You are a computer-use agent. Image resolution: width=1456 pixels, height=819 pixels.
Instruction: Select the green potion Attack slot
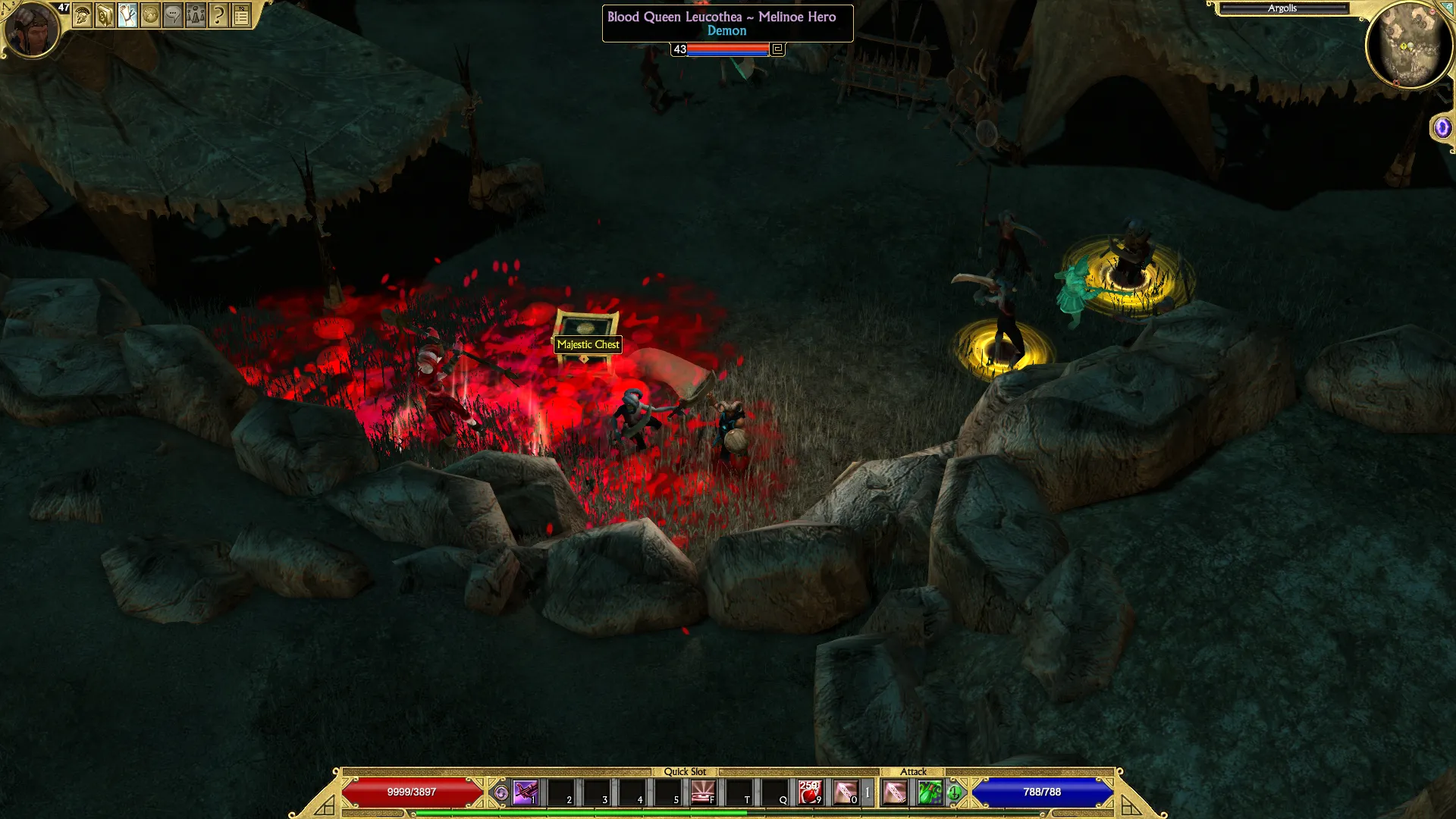tap(929, 792)
